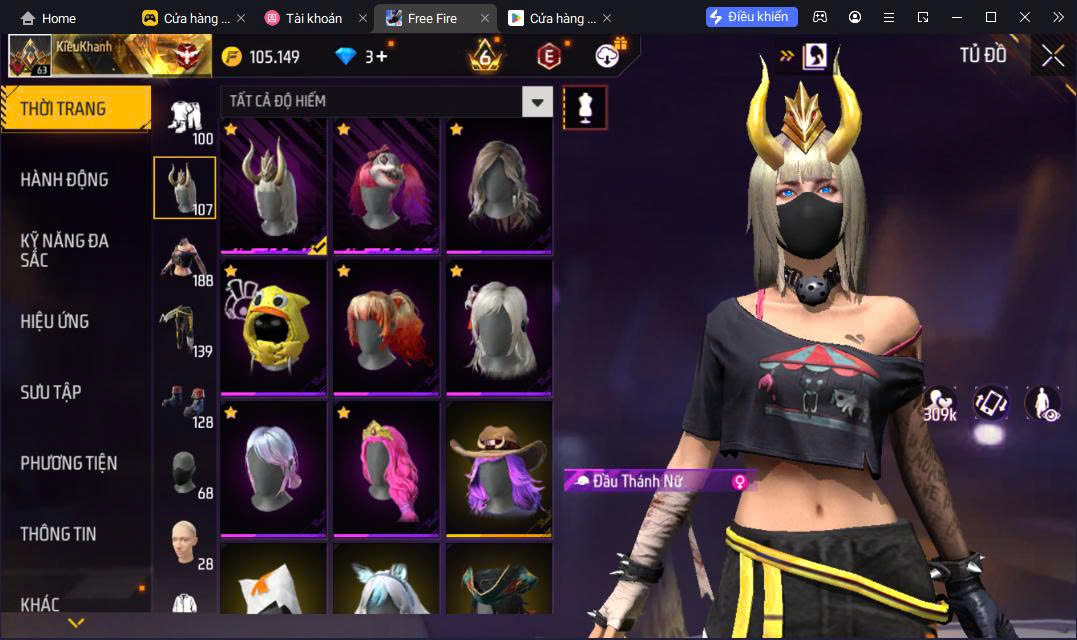Viewport: 1077px width, 640px height.
Task: Open the Sưu Tập section
Action: [x=51, y=392]
